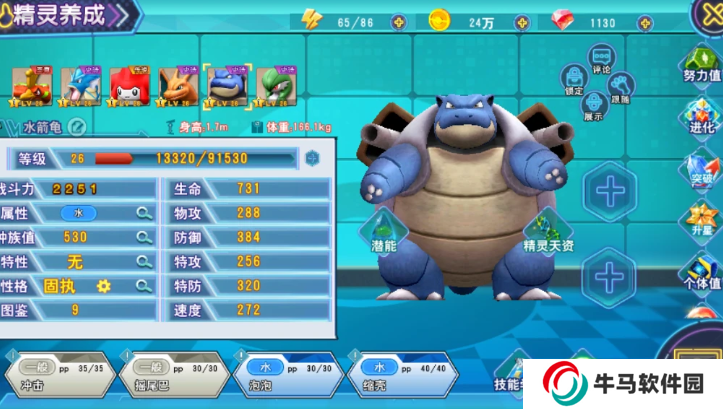
Task: Select the 冲击 skill slot
Action: (x=56, y=375)
